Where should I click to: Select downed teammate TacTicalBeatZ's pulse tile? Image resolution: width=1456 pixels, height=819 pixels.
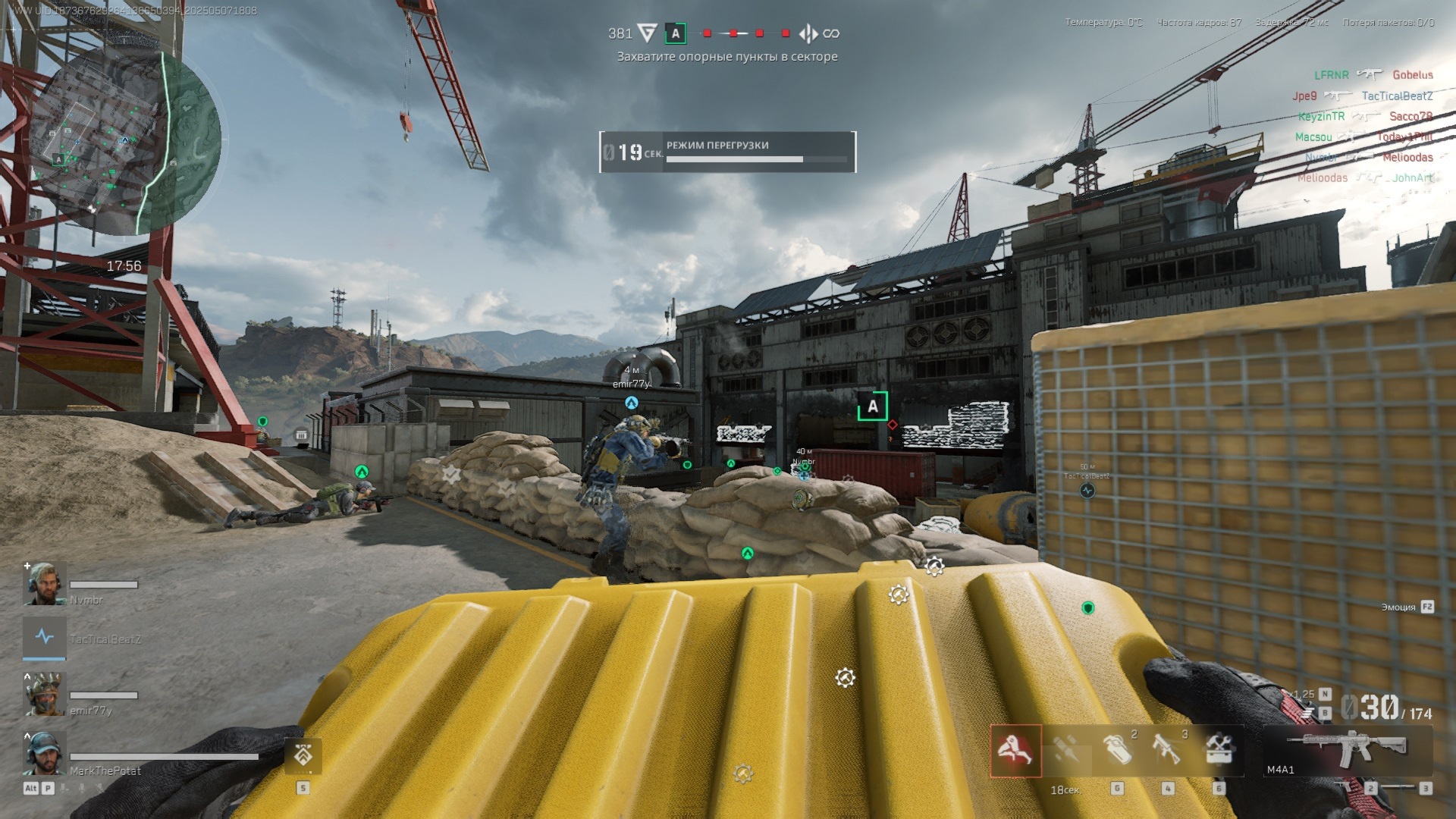(x=45, y=638)
